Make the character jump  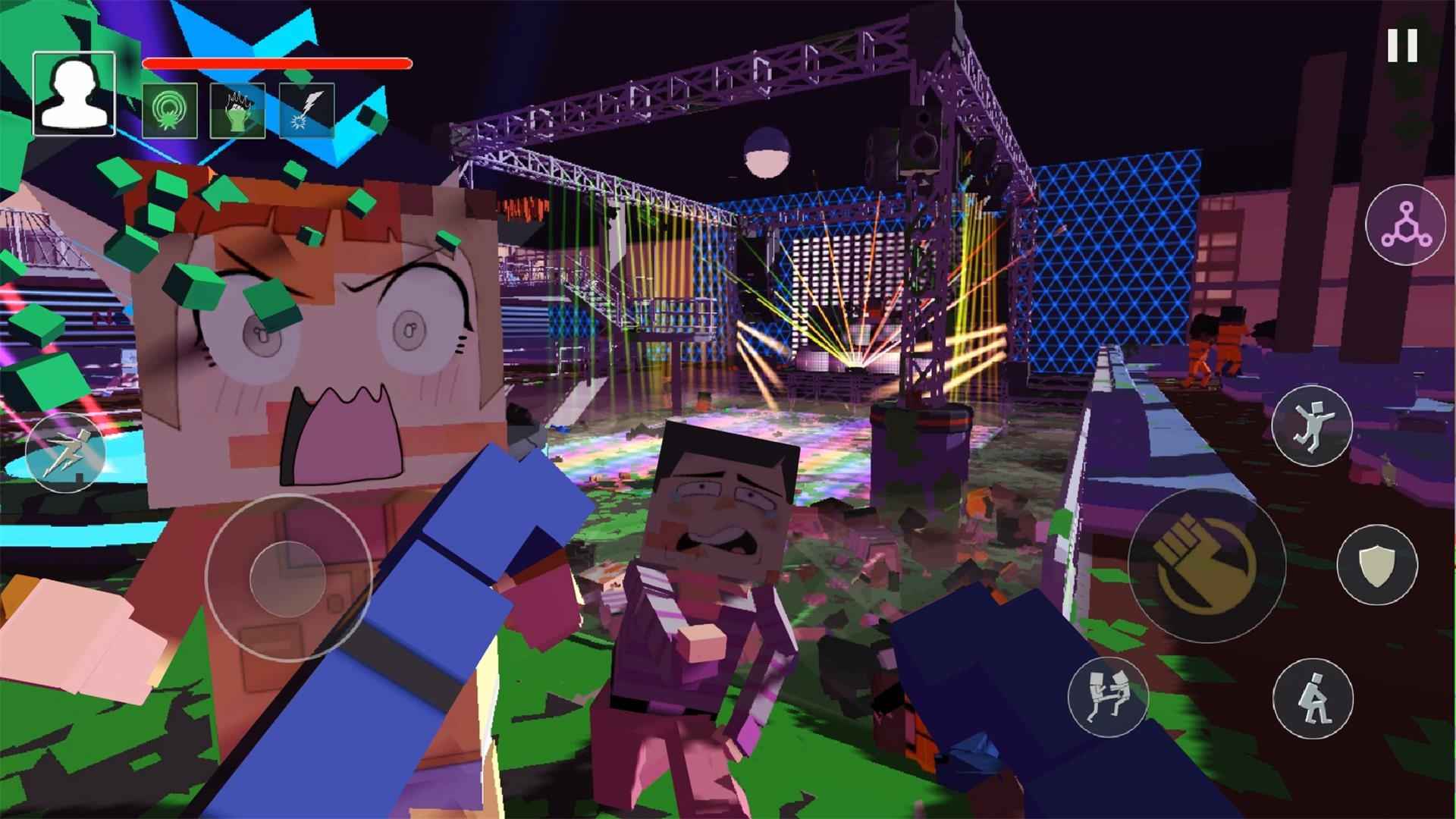point(1311,425)
